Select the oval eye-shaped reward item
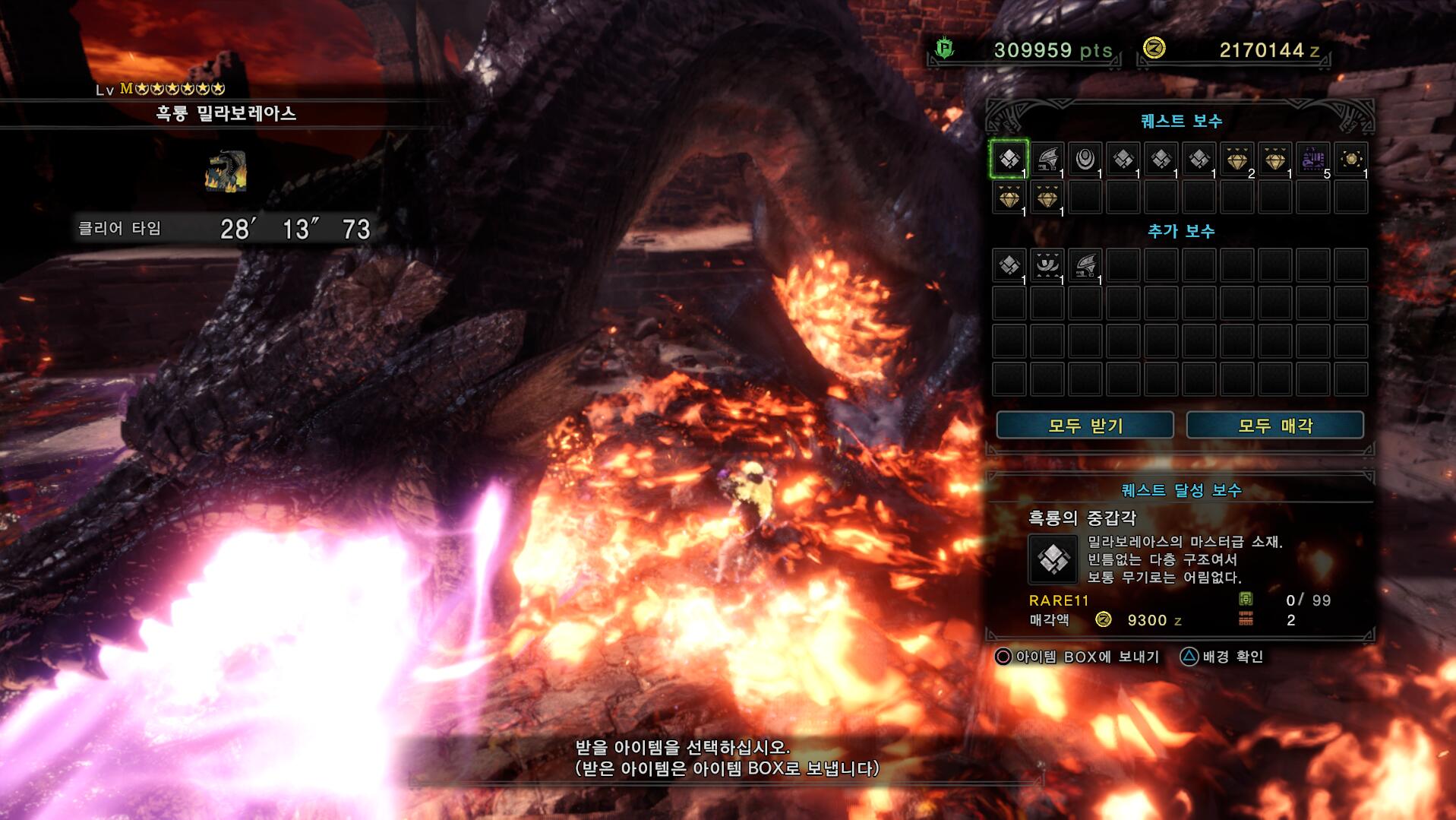Image resolution: width=1456 pixels, height=820 pixels. (x=1085, y=159)
